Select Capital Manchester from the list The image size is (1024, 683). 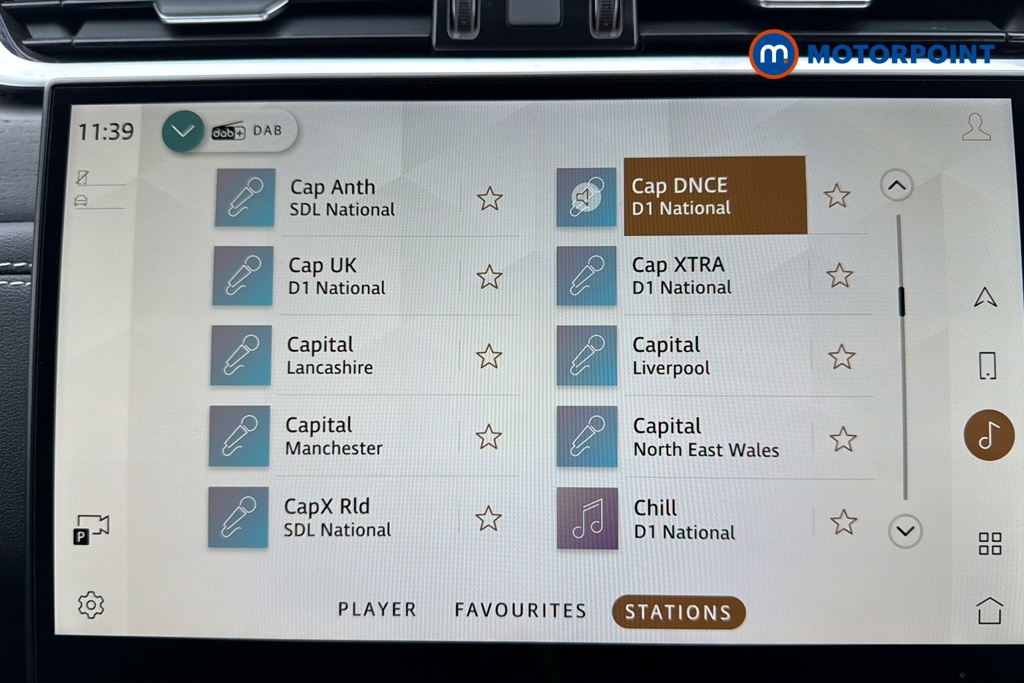(x=333, y=437)
